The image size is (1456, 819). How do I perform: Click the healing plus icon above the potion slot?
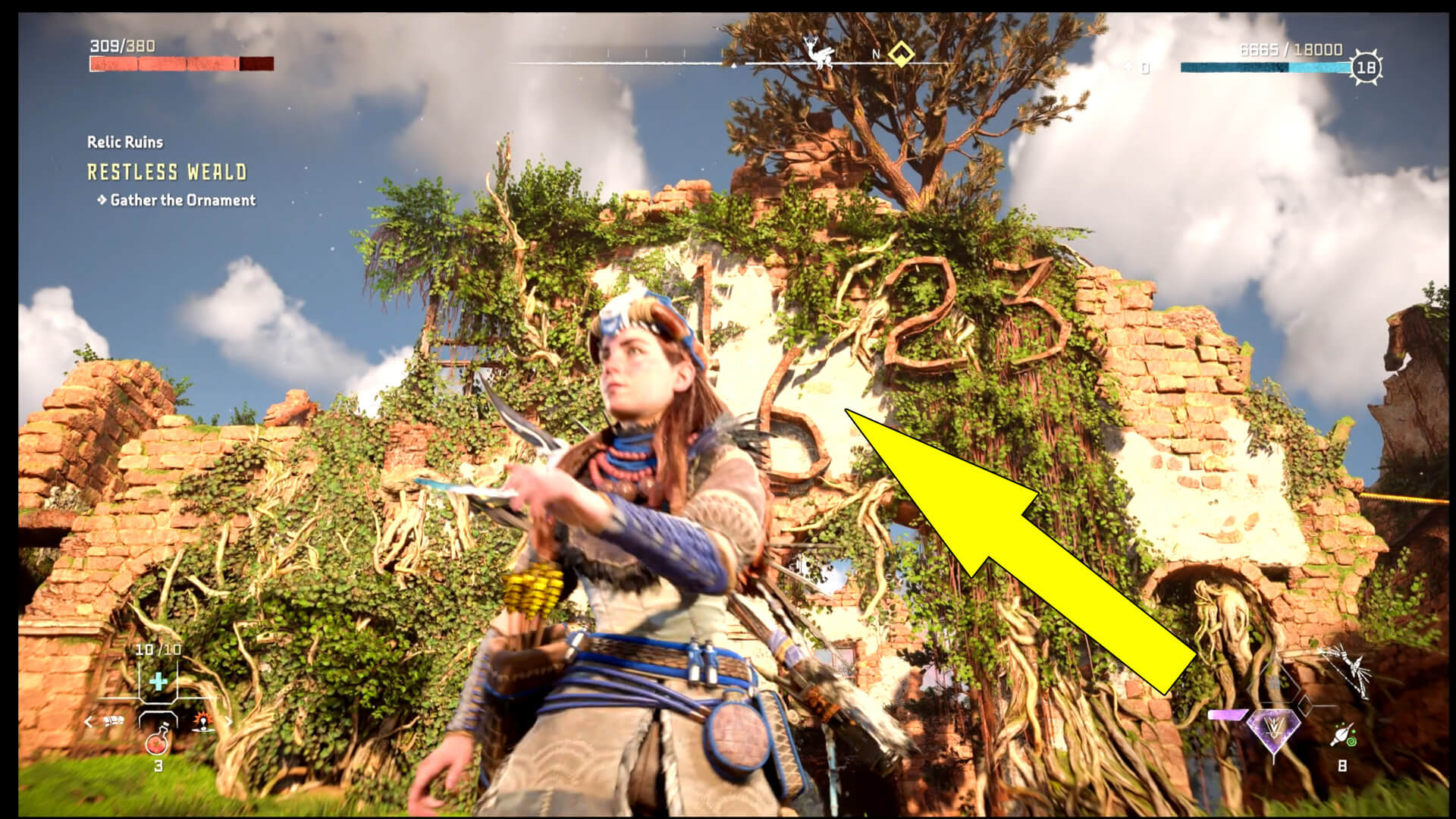click(x=159, y=682)
